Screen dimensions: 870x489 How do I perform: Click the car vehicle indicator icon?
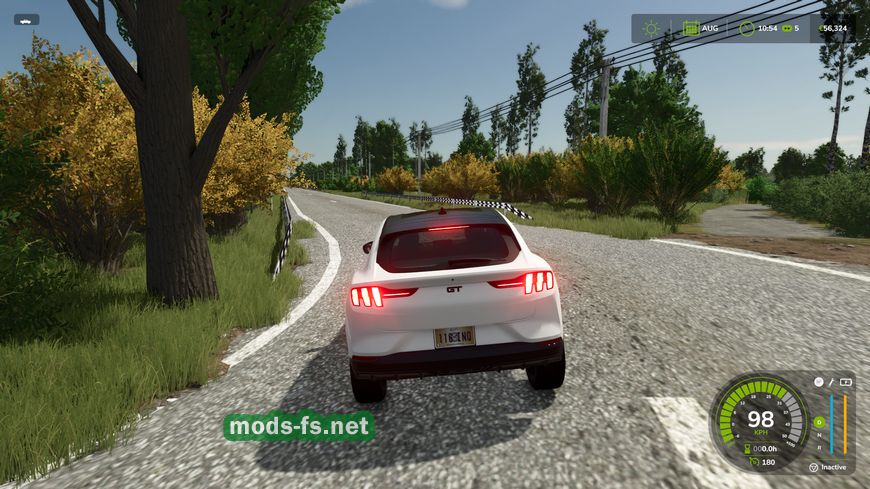coord(26,19)
